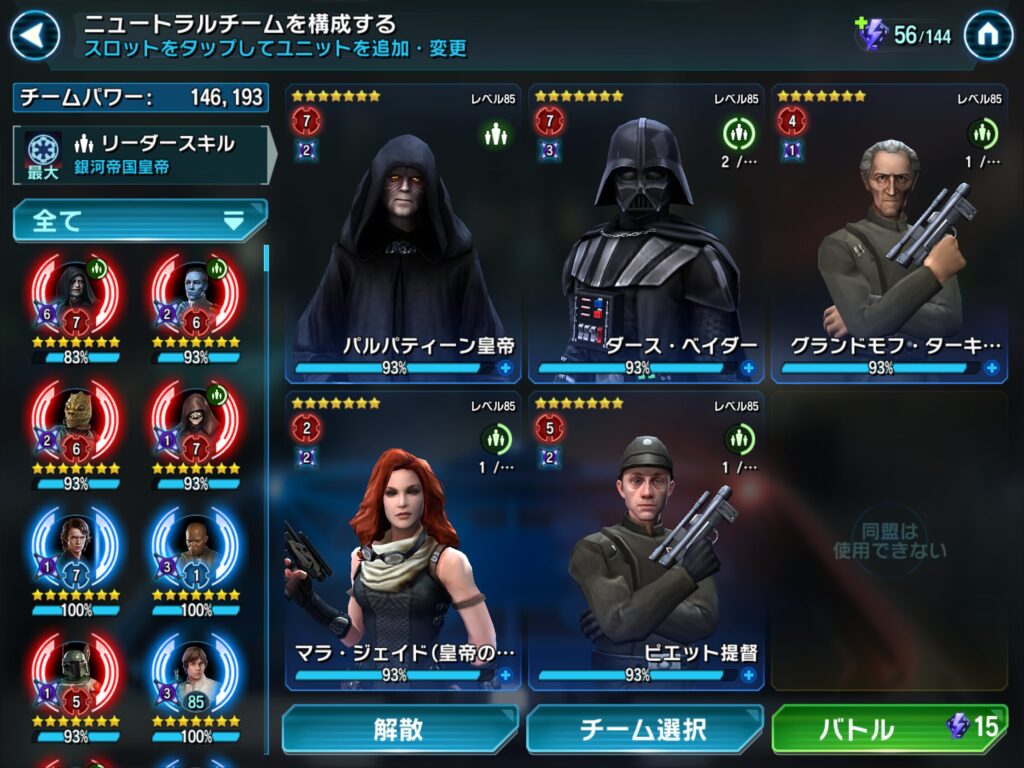This screenshot has height=768, width=1024.
Task: Go back with the arrow button
Action: click(x=33, y=35)
